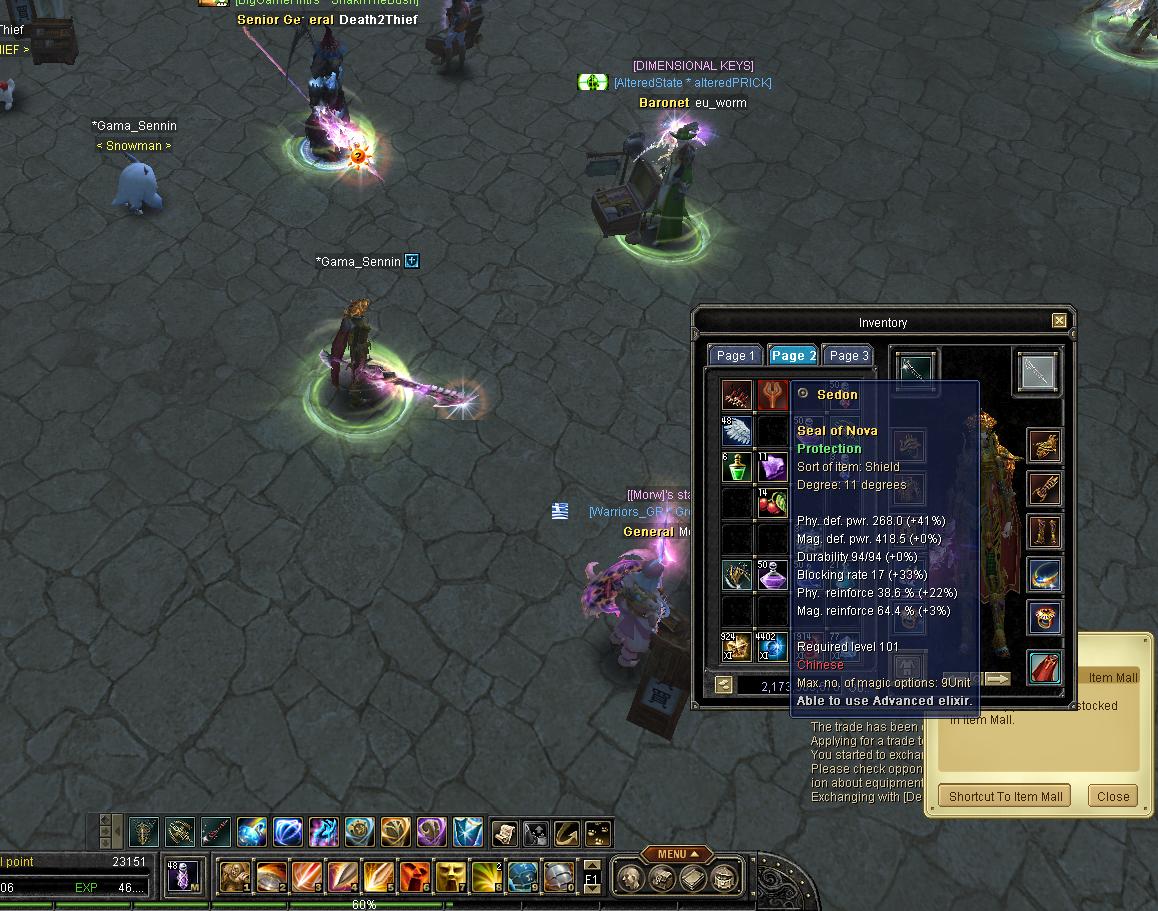The height and width of the screenshot is (911, 1158).
Task: Click the Shortcut To Item Mall button
Action: (x=1005, y=796)
